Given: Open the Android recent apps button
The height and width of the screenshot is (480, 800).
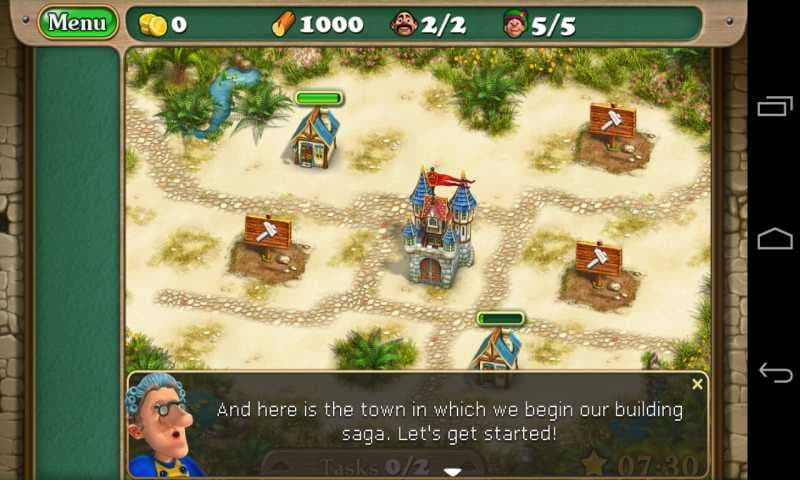Looking at the screenshot, I should 775,106.
